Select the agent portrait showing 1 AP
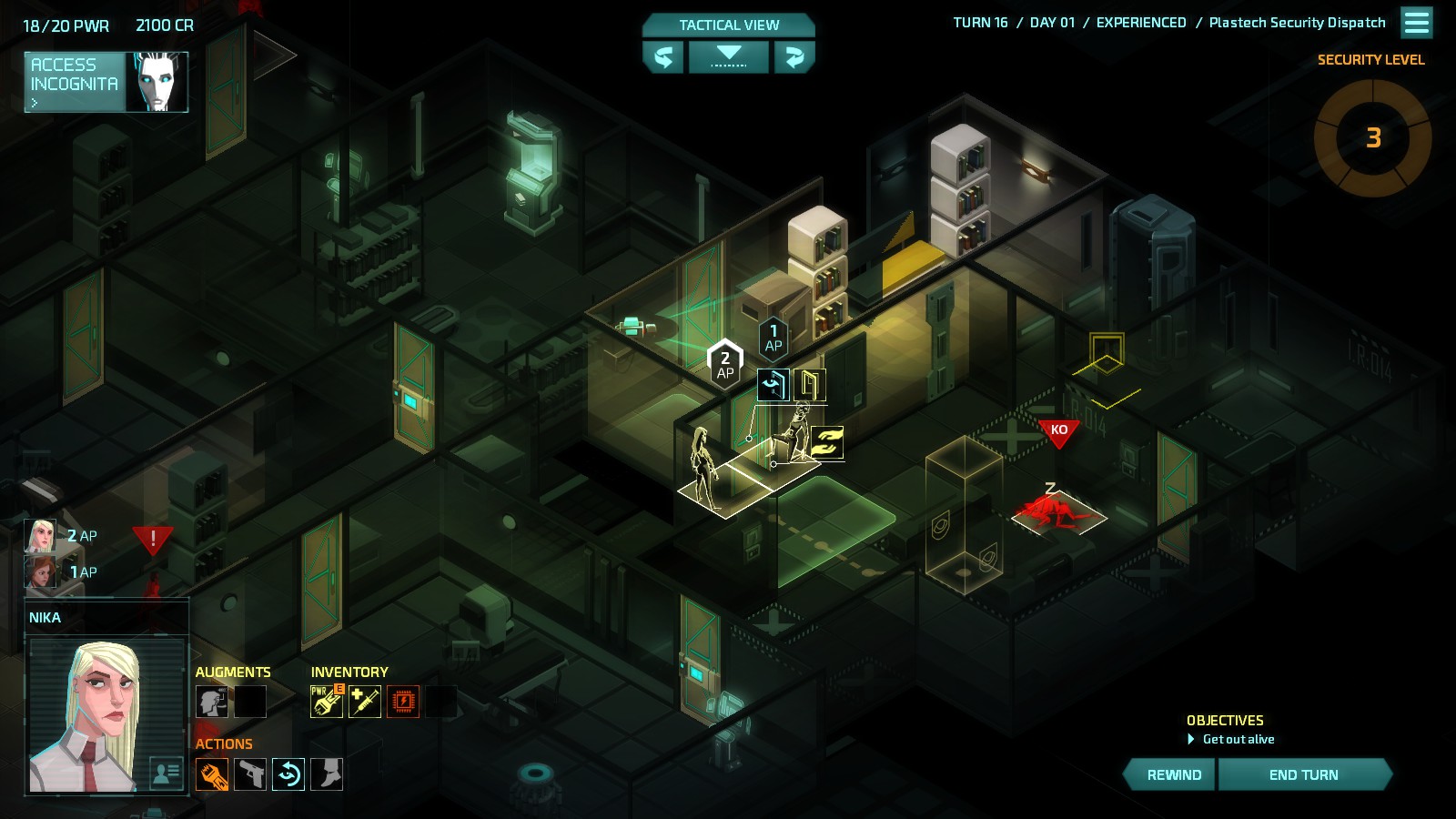This screenshot has width=1456, height=819. pyautogui.click(x=38, y=572)
